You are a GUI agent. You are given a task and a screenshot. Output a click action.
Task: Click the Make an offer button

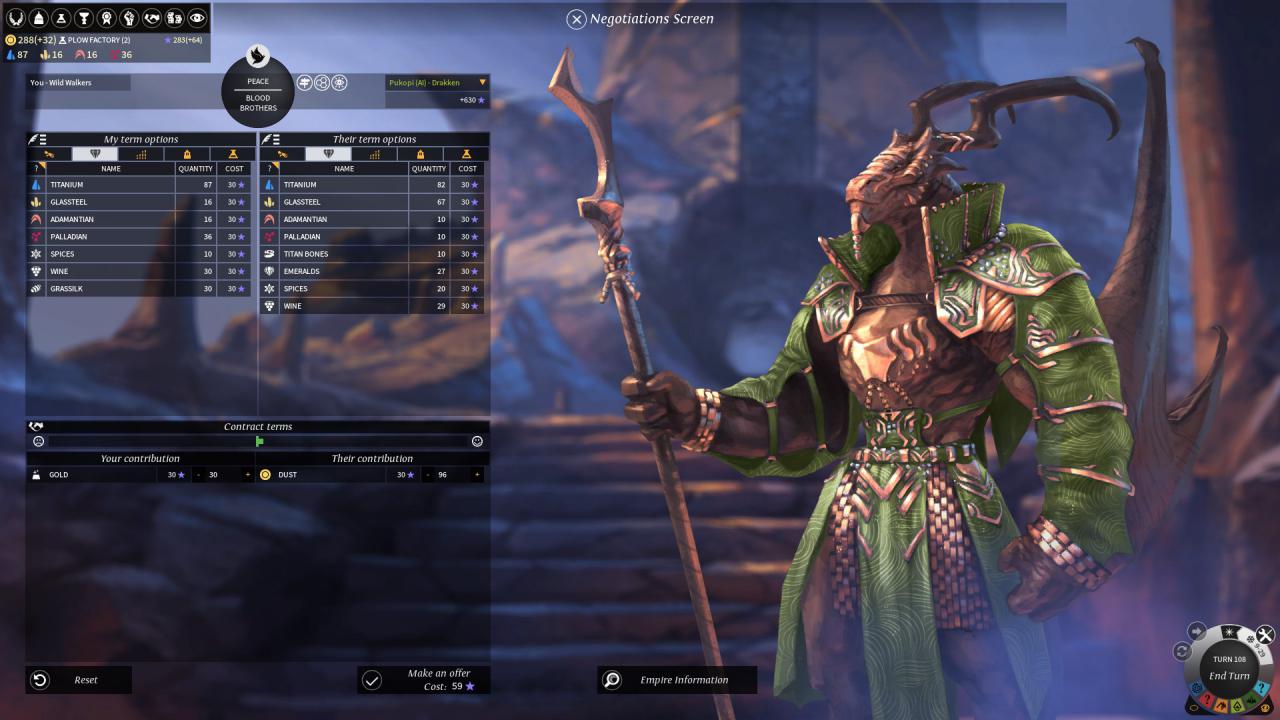pyautogui.click(x=424, y=680)
